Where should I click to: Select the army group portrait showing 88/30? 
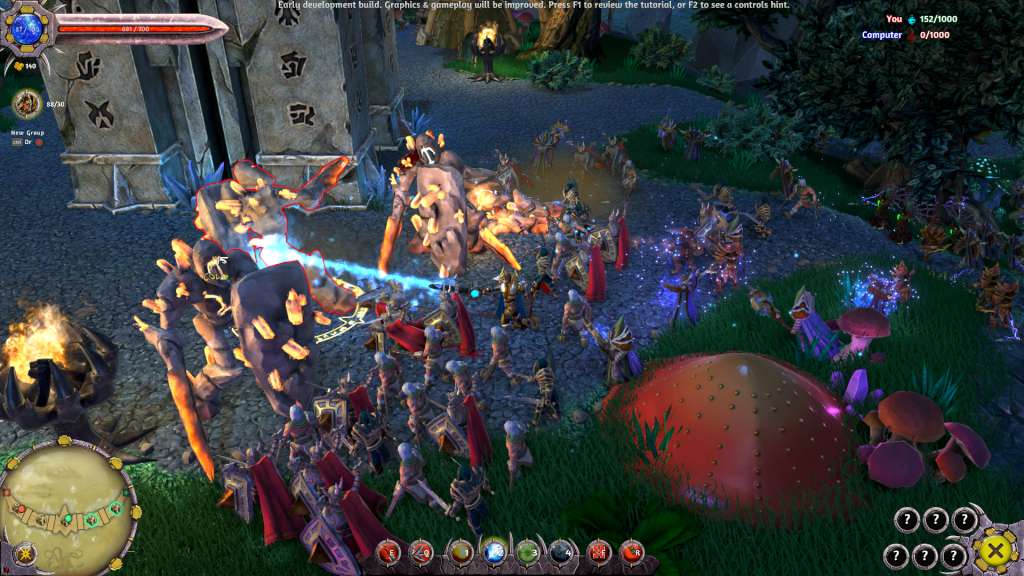(x=26, y=102)
